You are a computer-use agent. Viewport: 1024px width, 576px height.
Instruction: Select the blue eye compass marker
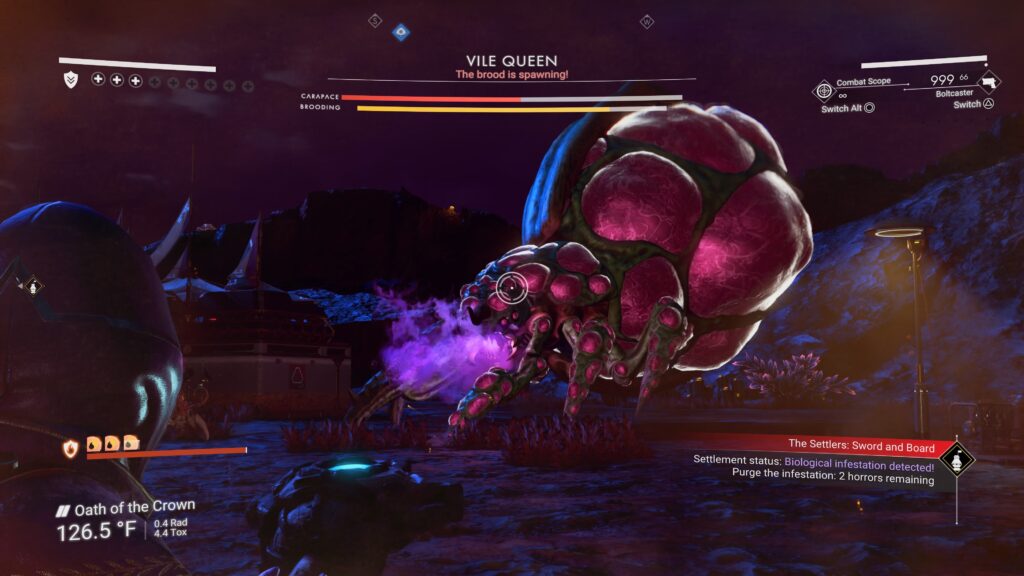pyautogui.click(x=401, y=32)
